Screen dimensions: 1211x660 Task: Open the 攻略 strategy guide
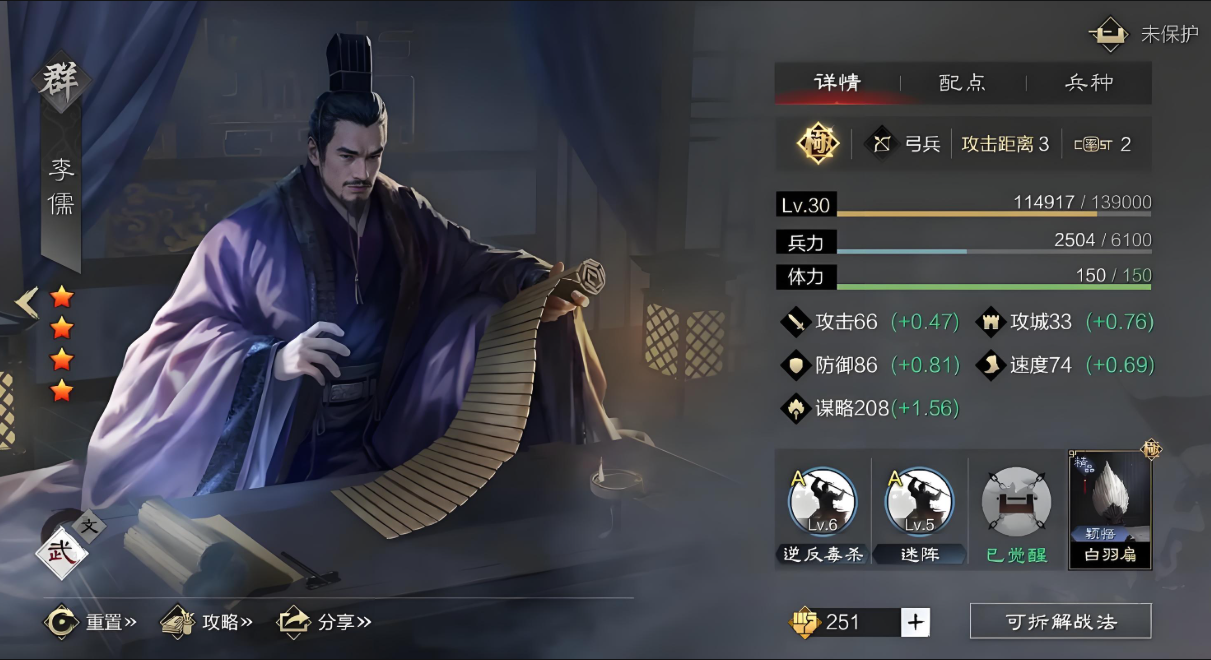pyautogui.click(x=207, y=622)
